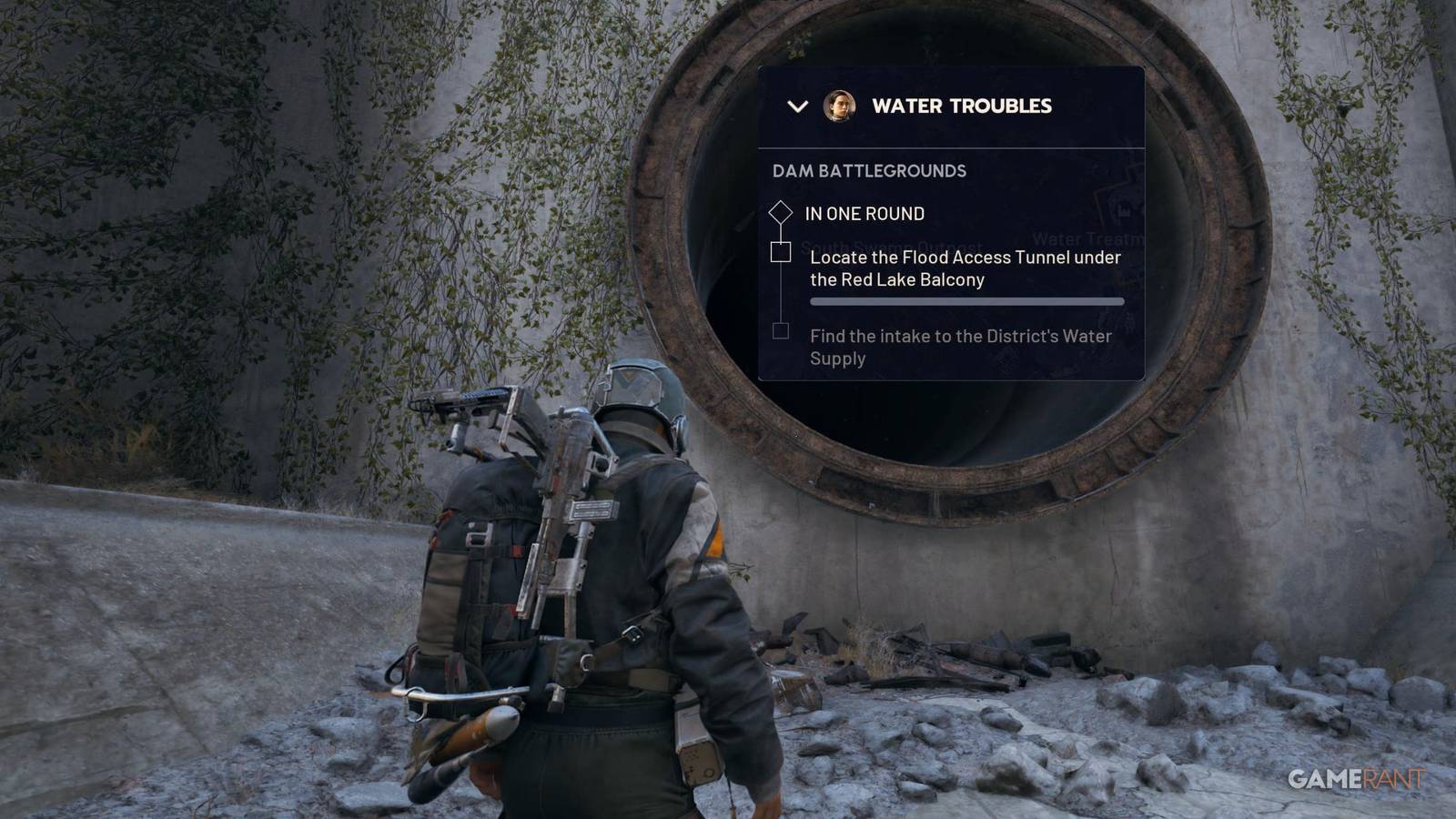
Task: Switch to the DAM BATTLEGROUNDS heading
Action: (x=867, y=171)
